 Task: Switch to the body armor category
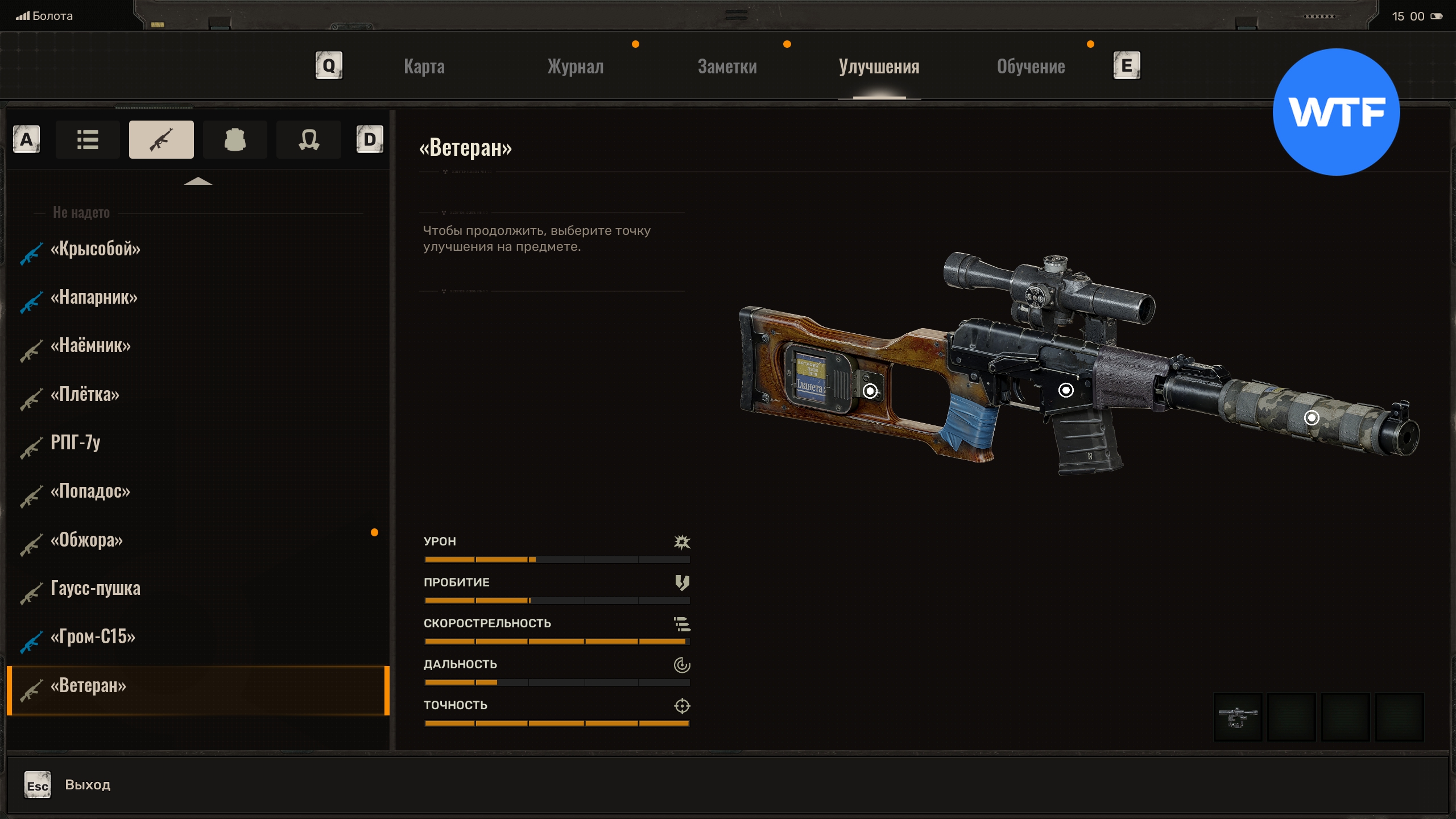pos(235,139)
